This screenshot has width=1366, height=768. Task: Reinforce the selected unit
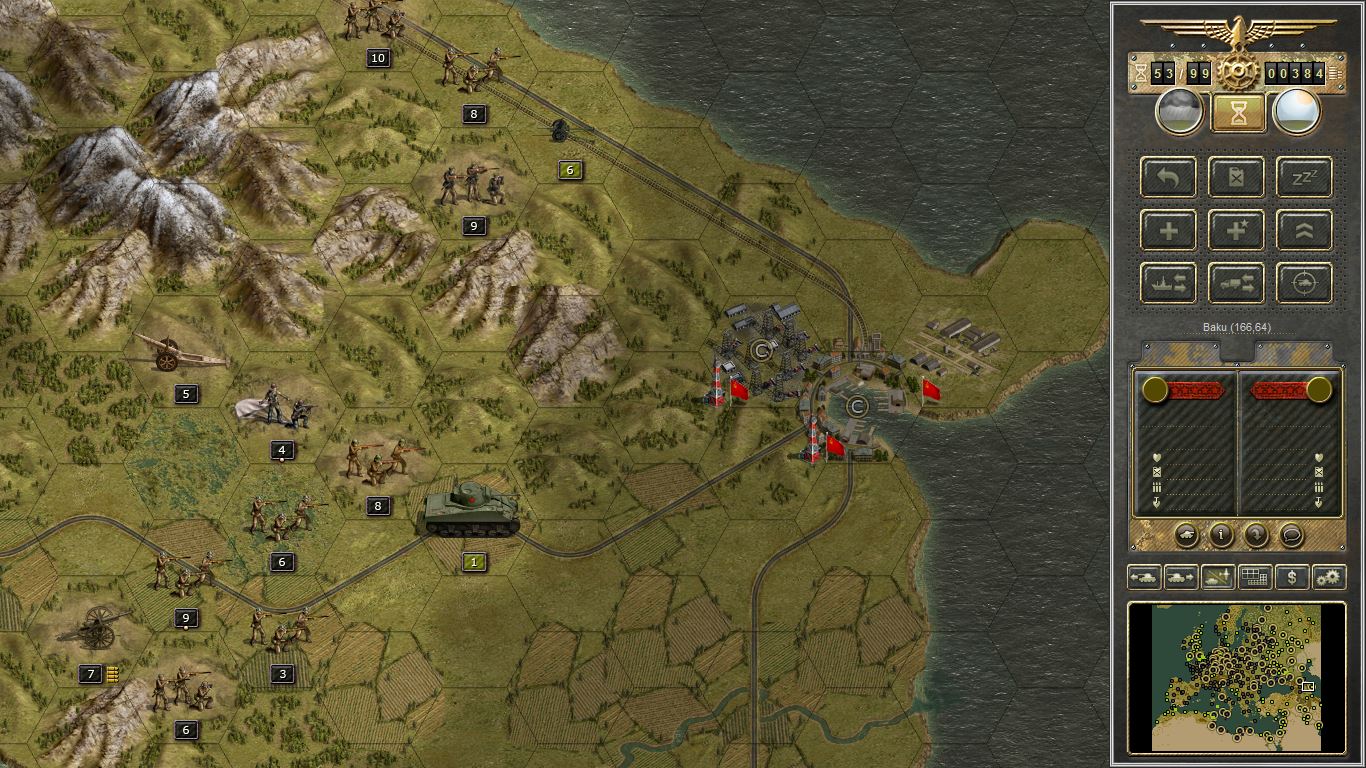pyautogui.click(x=1168, y=230)
